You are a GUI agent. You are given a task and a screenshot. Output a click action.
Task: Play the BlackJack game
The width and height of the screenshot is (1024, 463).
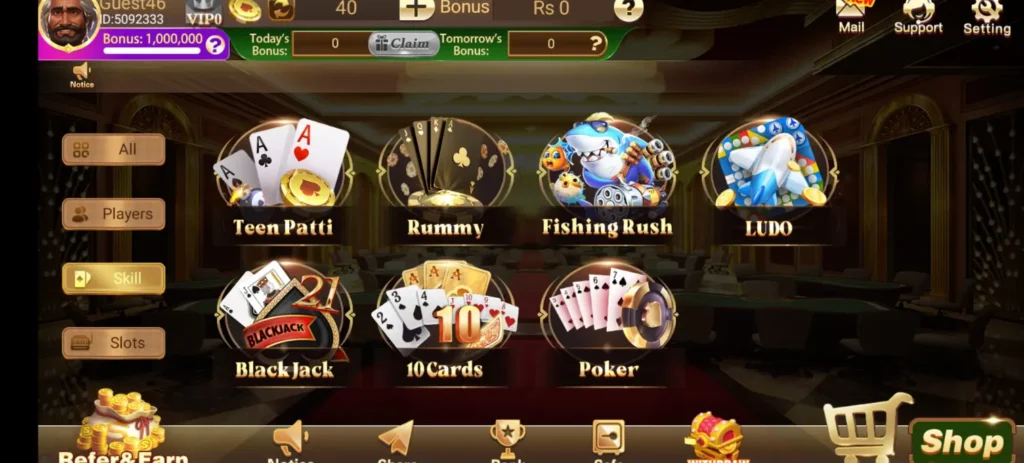pyautogui.click(x=283, y=318)
